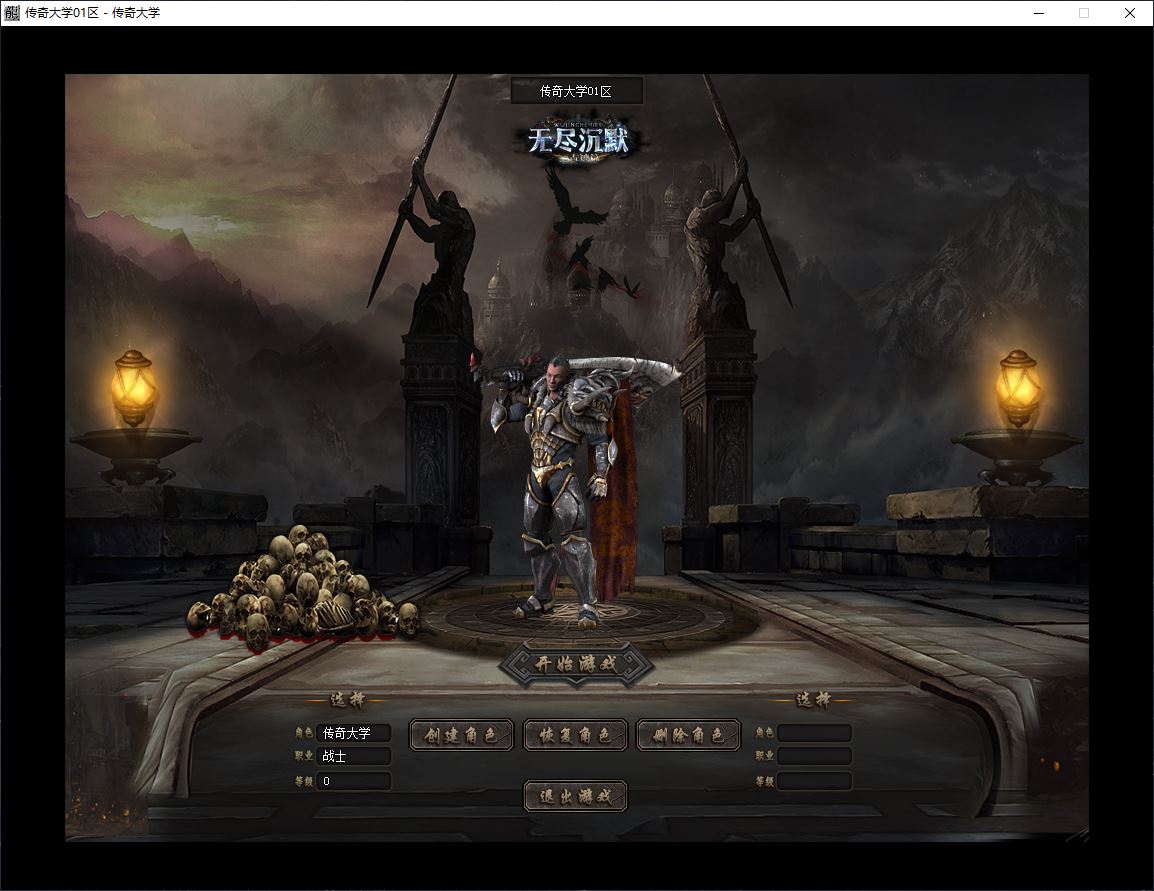Screen dimensions: 1154x891
Task: Start the game with 开始游戏
Action: [x=575, y=665]
